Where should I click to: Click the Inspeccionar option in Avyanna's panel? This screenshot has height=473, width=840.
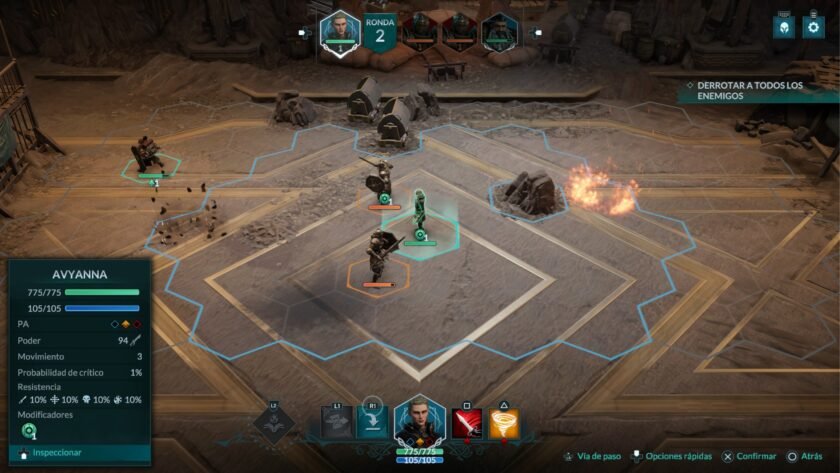56,452
